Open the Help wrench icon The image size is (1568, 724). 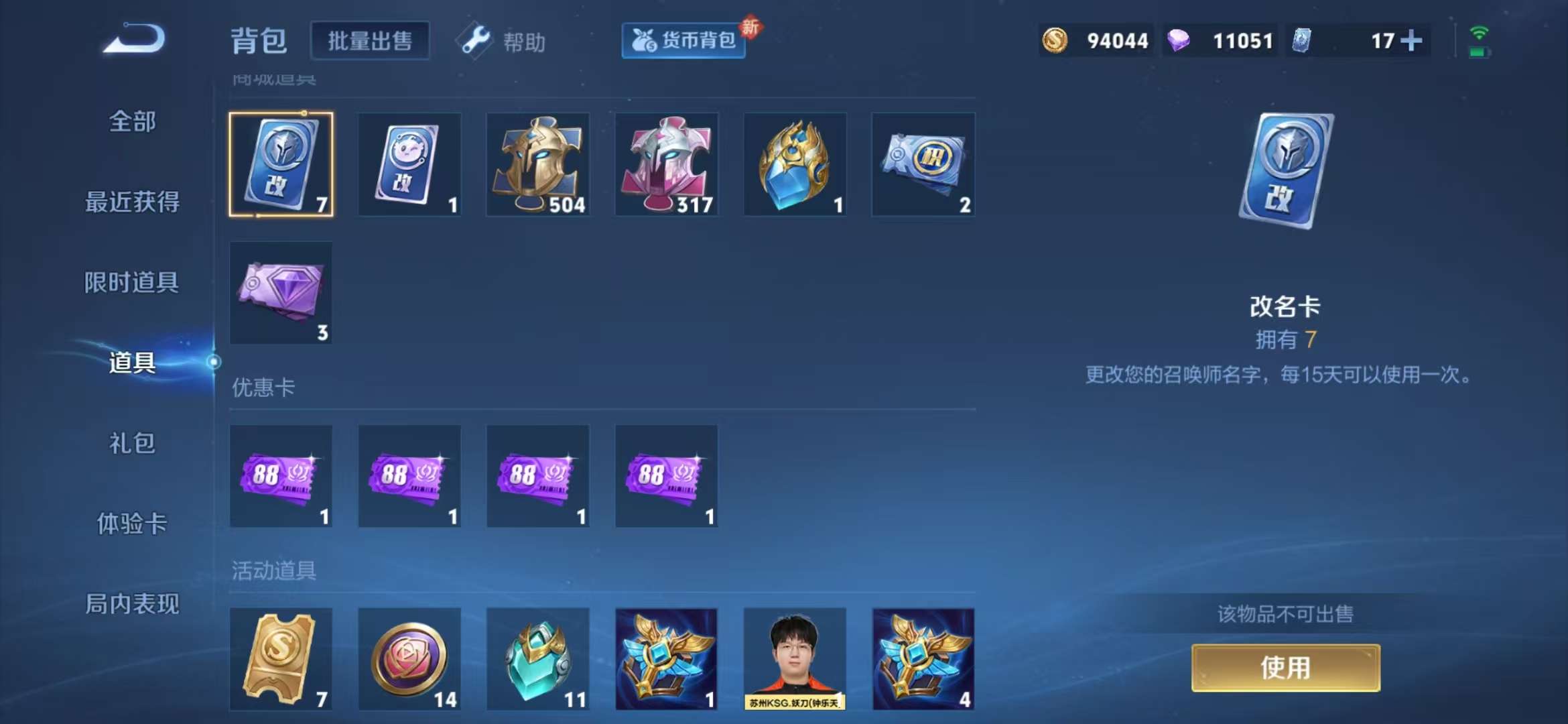474,40
